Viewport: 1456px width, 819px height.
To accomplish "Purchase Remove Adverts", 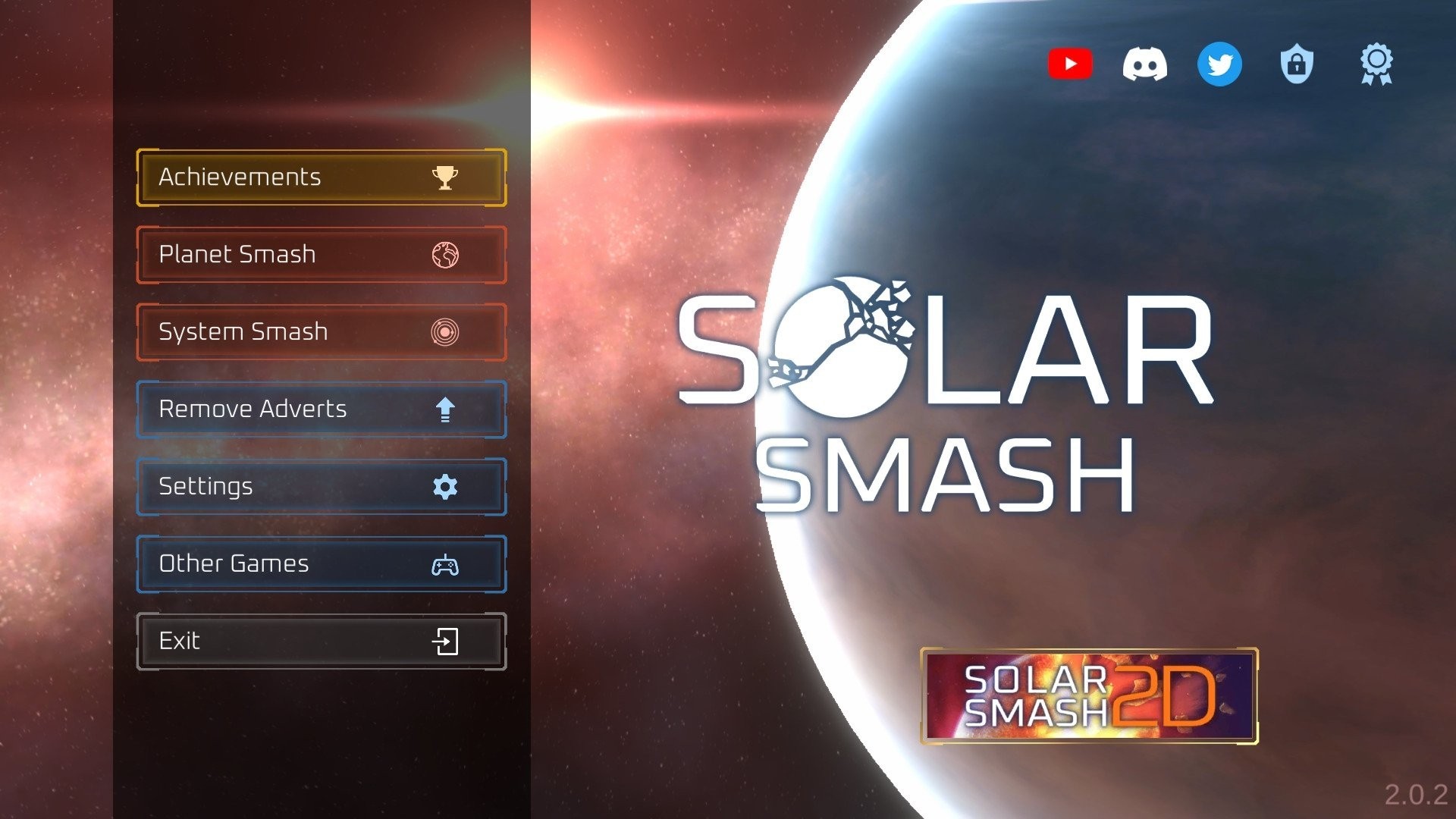I will coord(288,409).
